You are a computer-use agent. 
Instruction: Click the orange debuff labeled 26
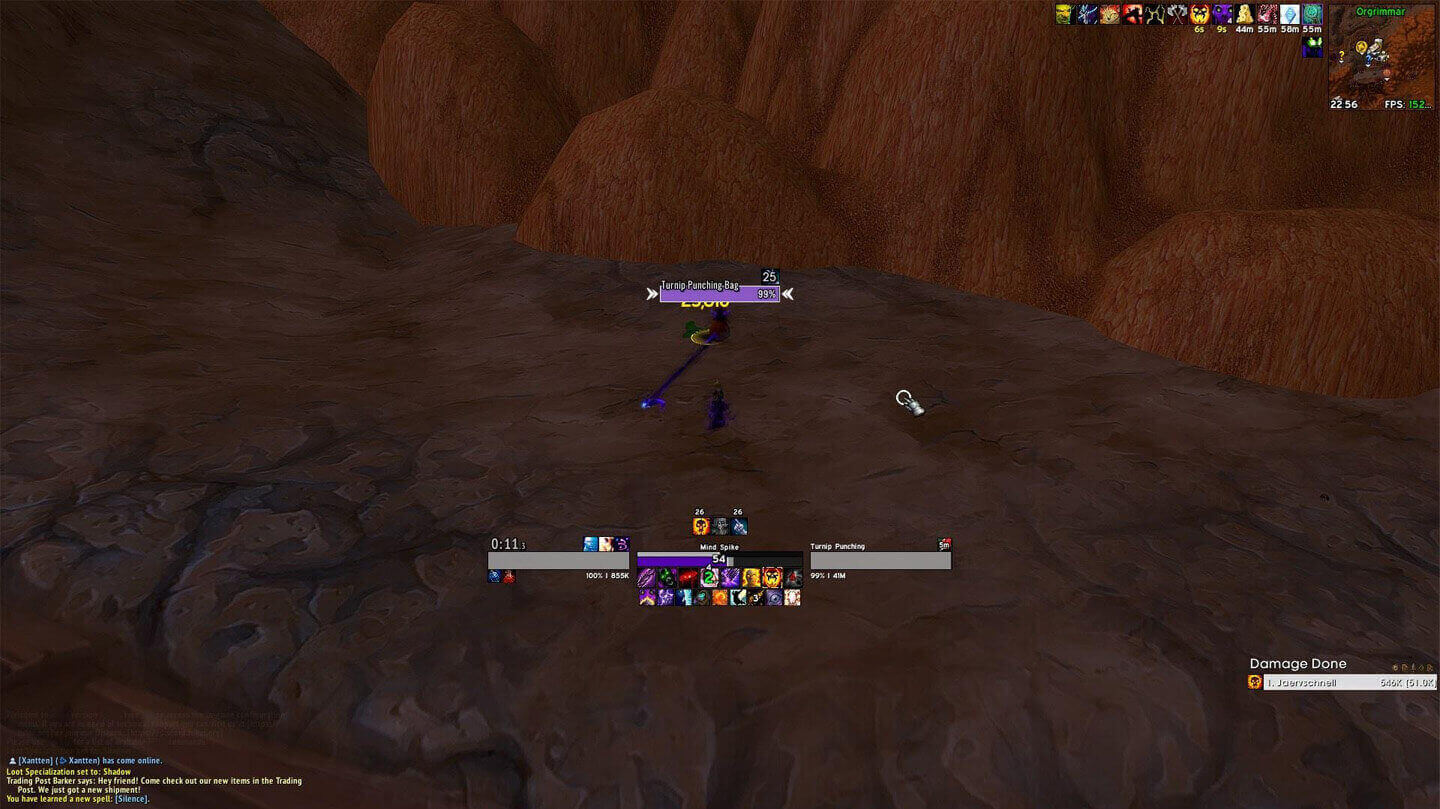tap(700, 526)
